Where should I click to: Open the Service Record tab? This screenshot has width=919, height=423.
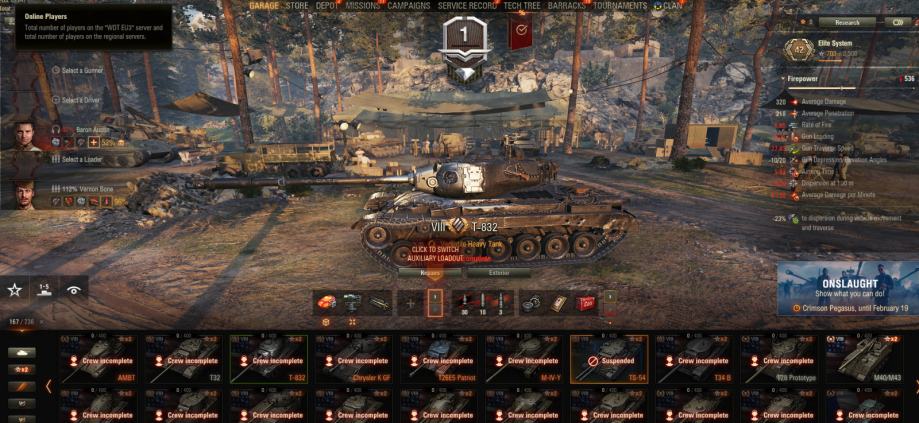point(467,6)
